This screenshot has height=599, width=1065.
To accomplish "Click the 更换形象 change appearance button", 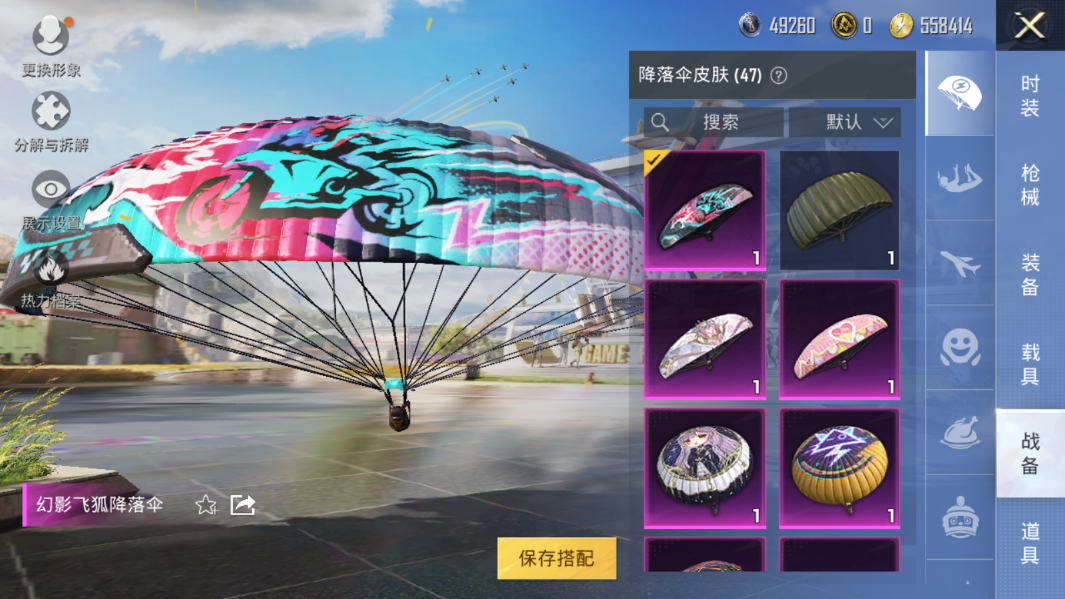I will (x=51, y=47).
